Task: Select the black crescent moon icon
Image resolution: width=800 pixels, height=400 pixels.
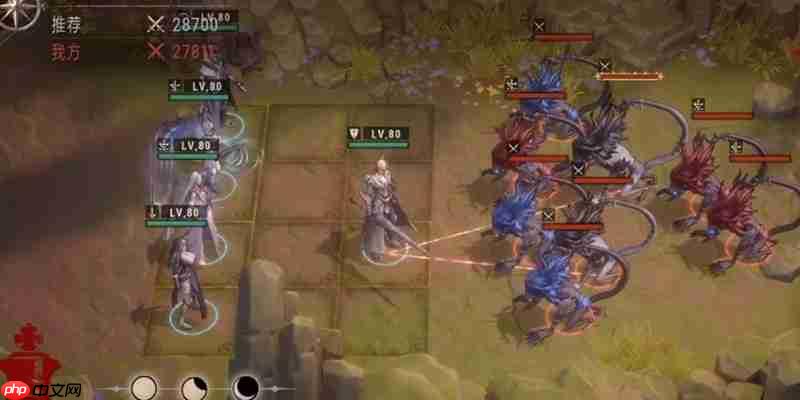Action: (245, 387)
